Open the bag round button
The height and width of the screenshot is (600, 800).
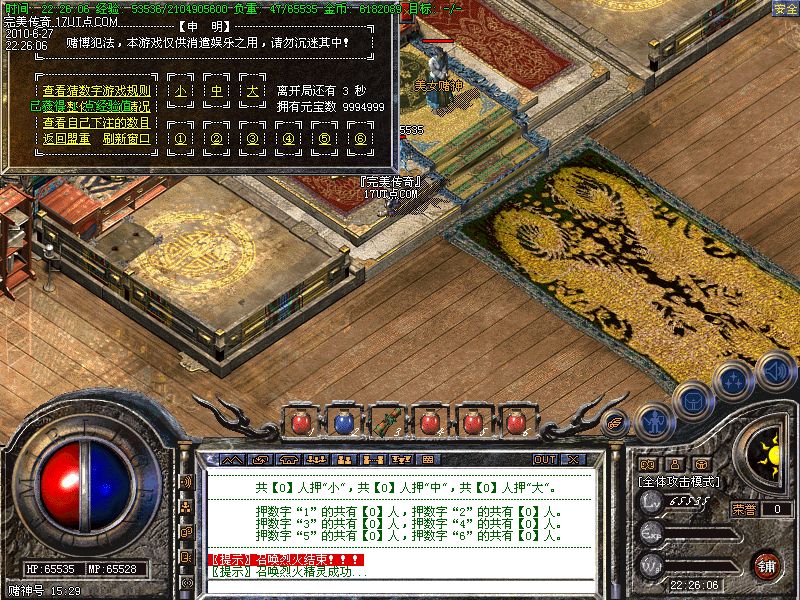point(692,400)
